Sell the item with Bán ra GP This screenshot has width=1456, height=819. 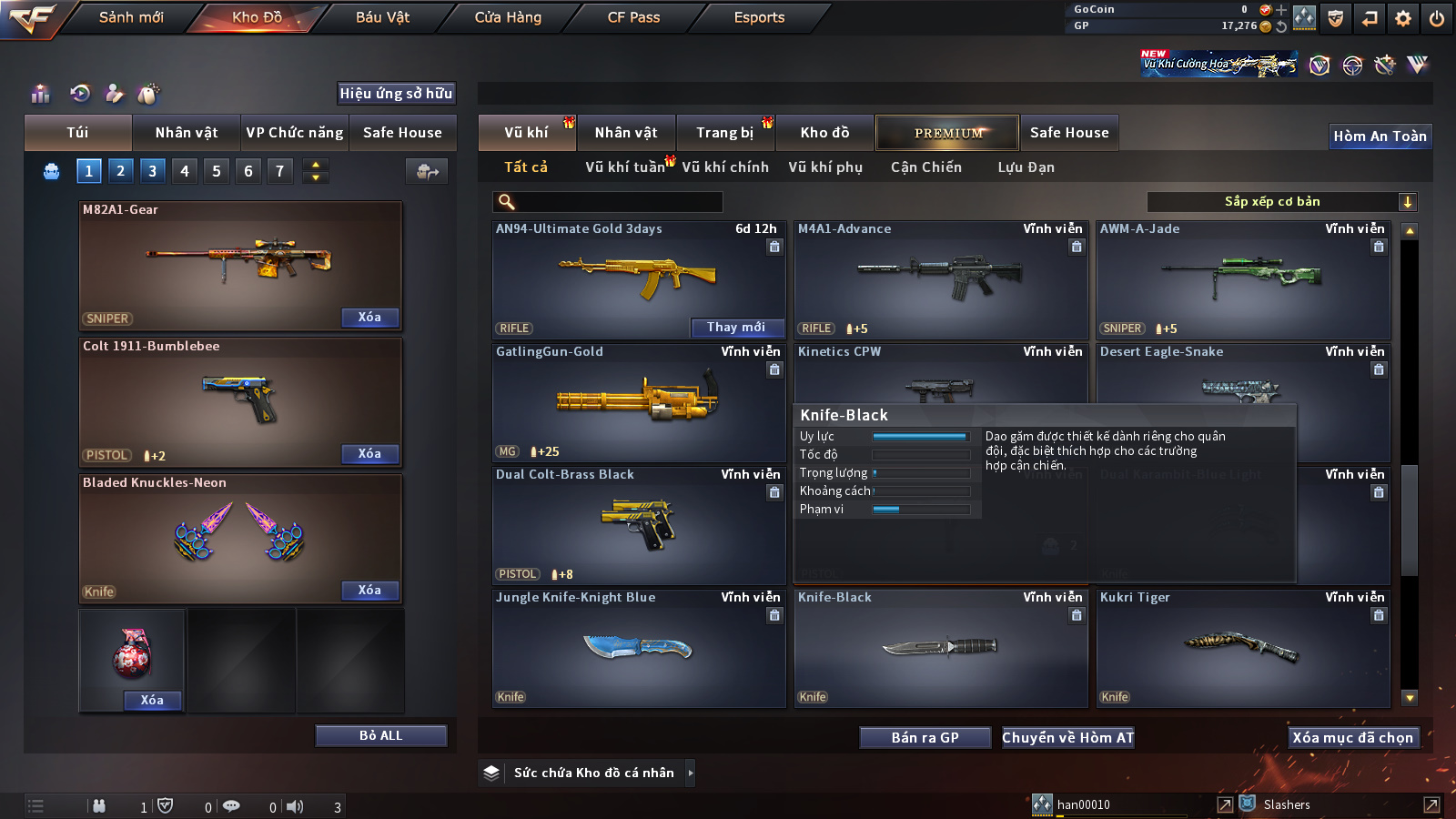[x=925, y=738]
